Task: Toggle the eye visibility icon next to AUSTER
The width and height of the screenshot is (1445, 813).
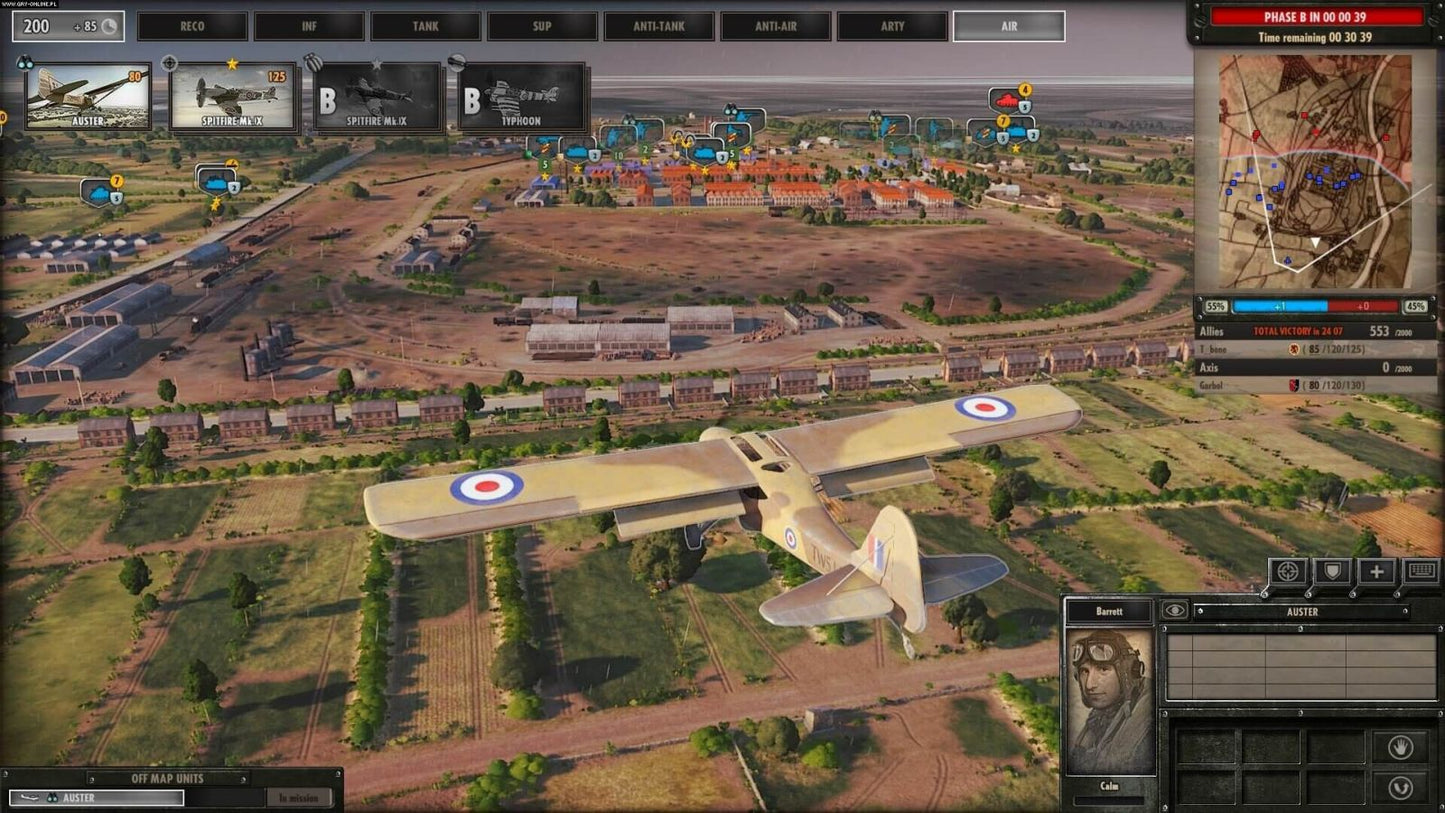Action: point(1177,610)
